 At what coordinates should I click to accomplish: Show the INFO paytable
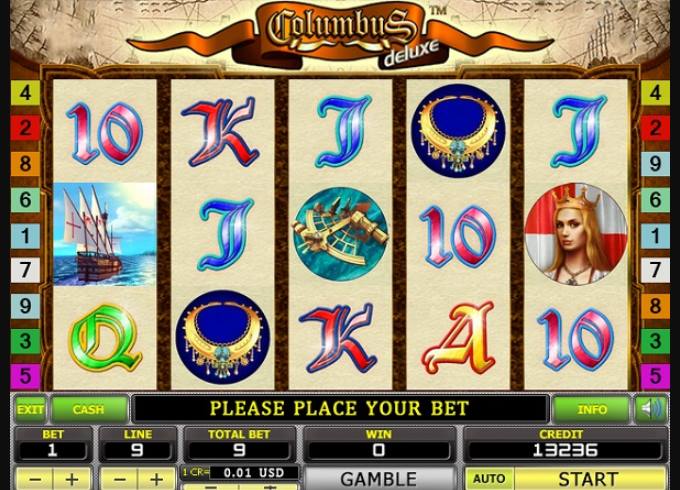(x=592, y=409)
